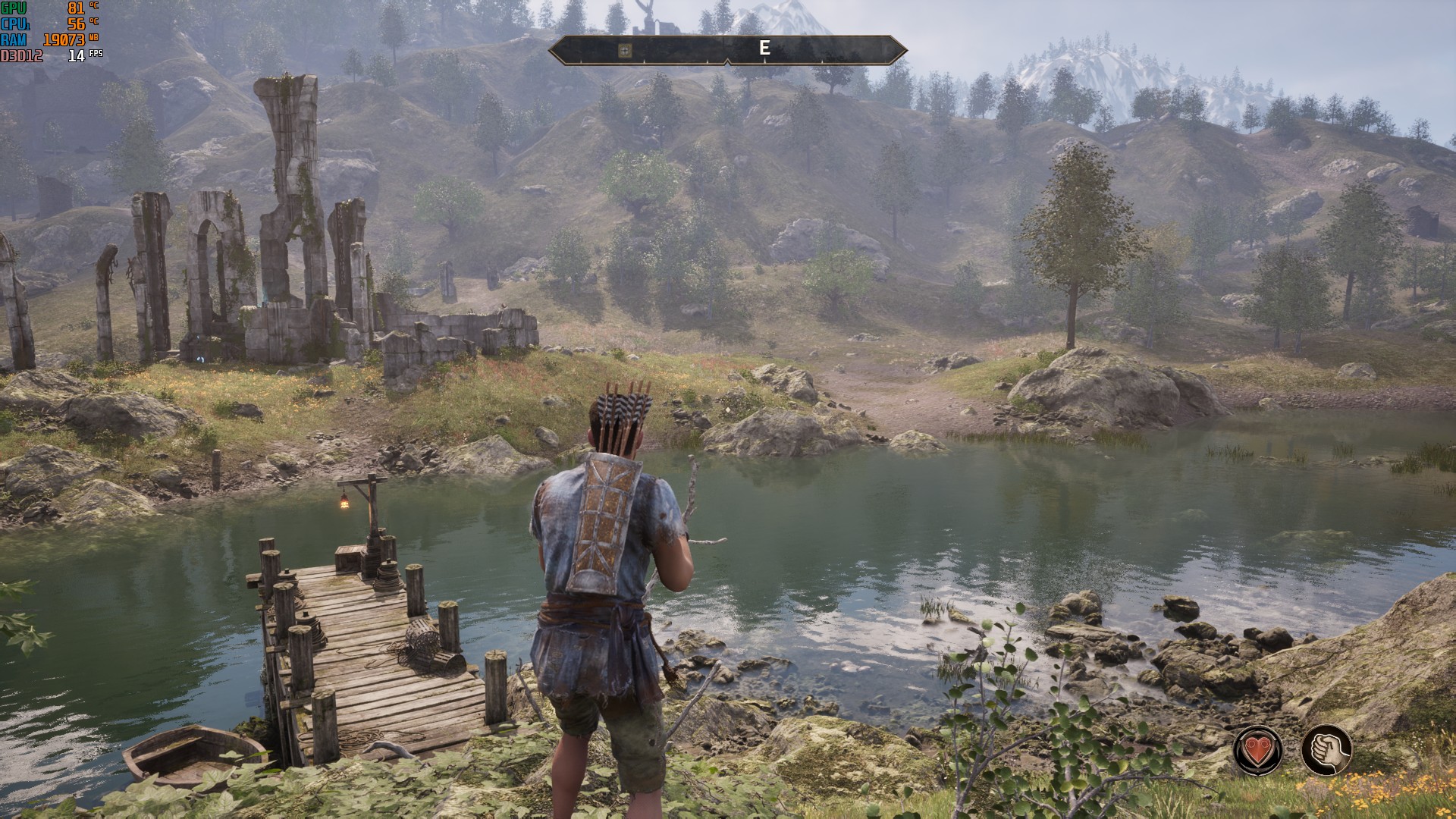Image resolution: width=1456 pixels, height=819 pixels.
Task: Click the compass bar
Action: click(x=727, y=50)
